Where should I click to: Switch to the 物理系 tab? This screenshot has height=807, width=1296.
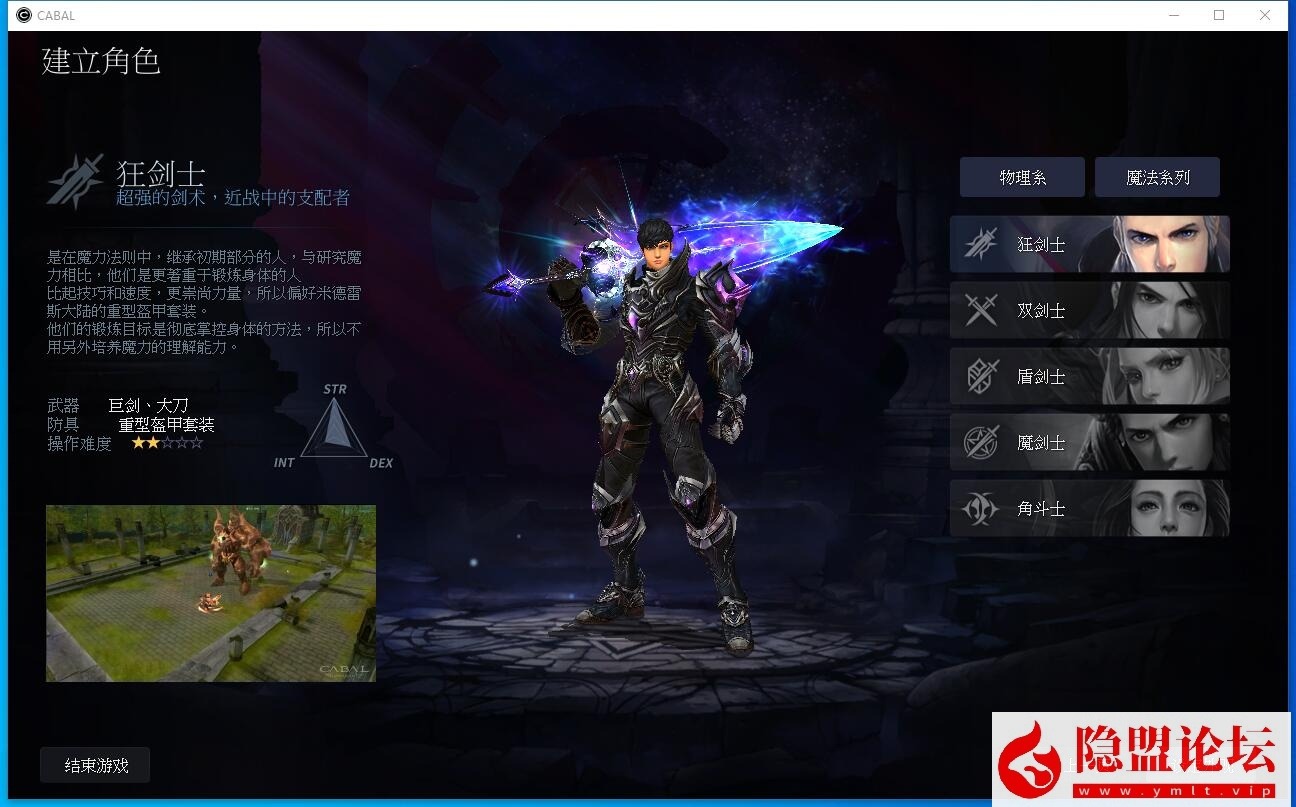(x=1022, y=176)
